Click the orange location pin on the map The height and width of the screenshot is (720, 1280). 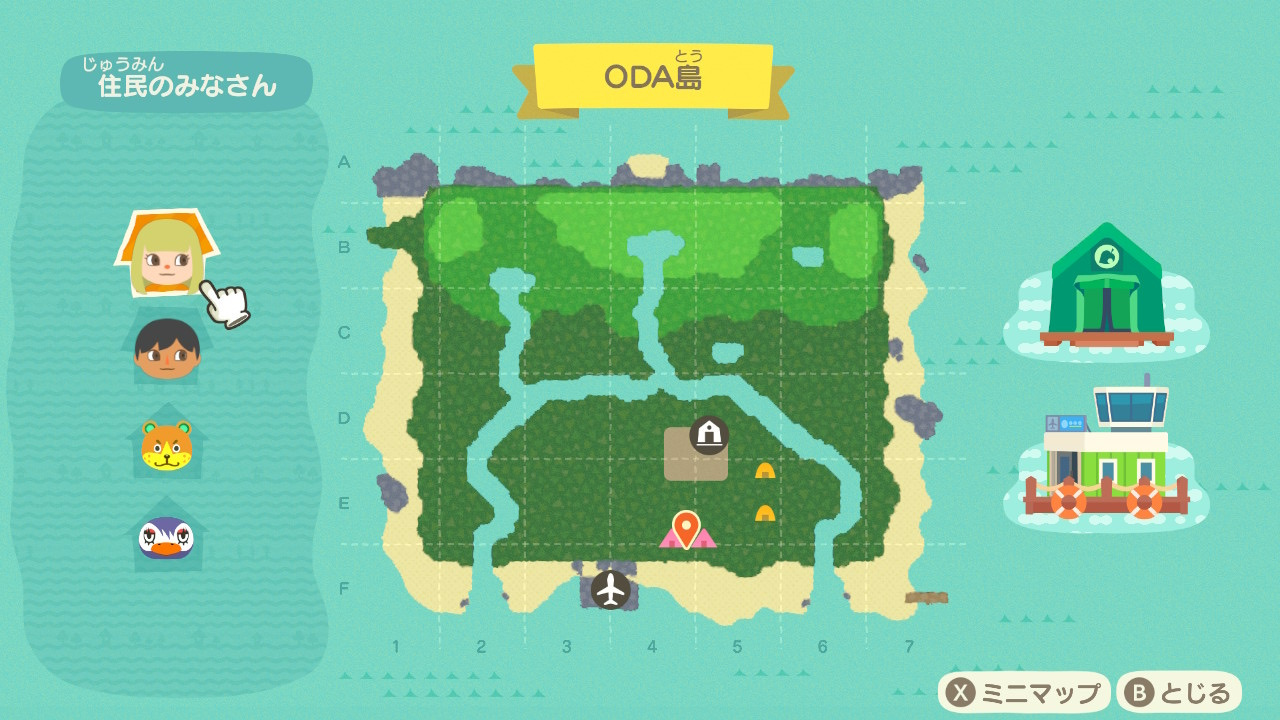[x=686, y=527]
